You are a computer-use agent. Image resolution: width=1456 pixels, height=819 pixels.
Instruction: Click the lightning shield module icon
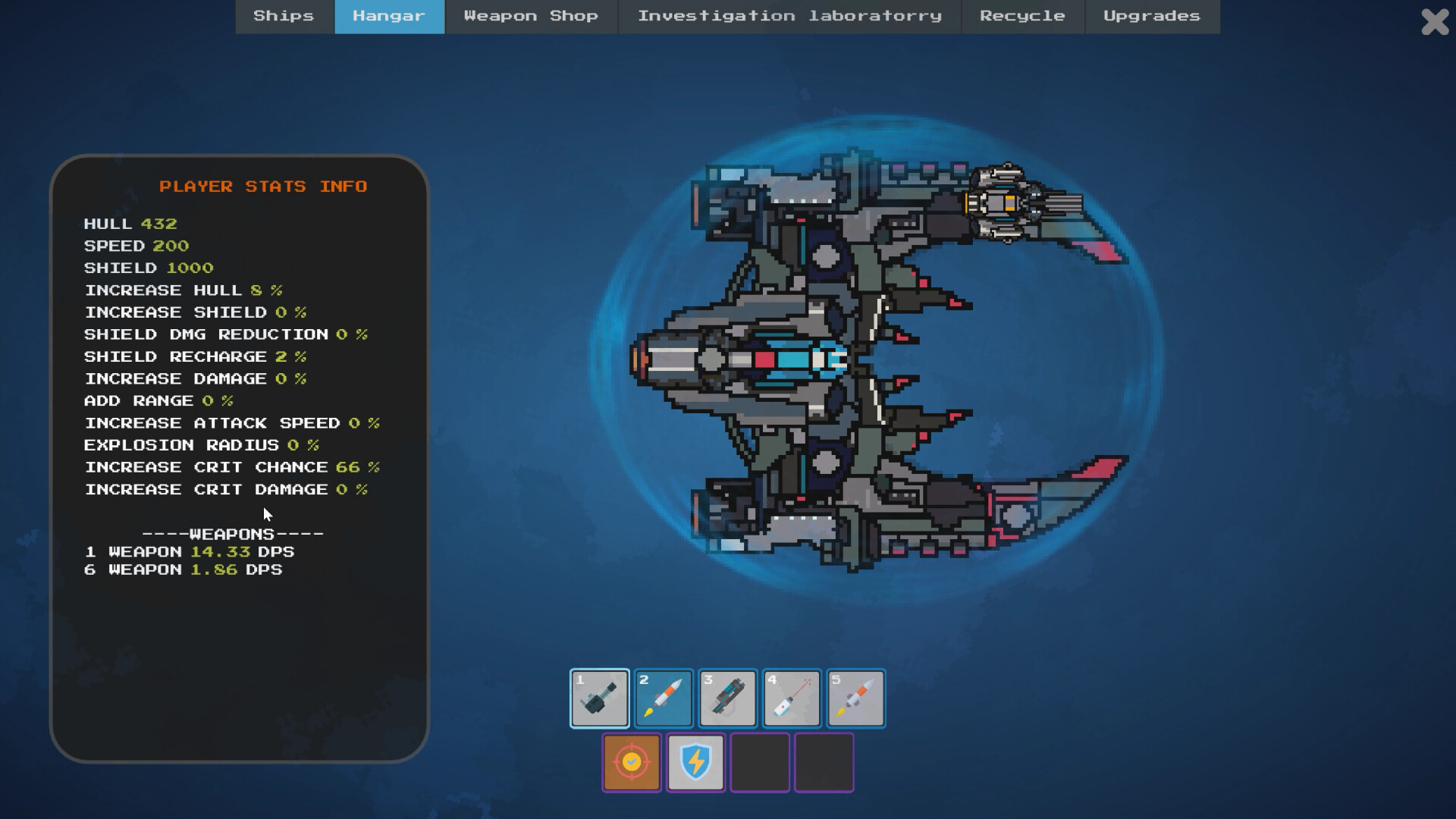pos(695,762)
